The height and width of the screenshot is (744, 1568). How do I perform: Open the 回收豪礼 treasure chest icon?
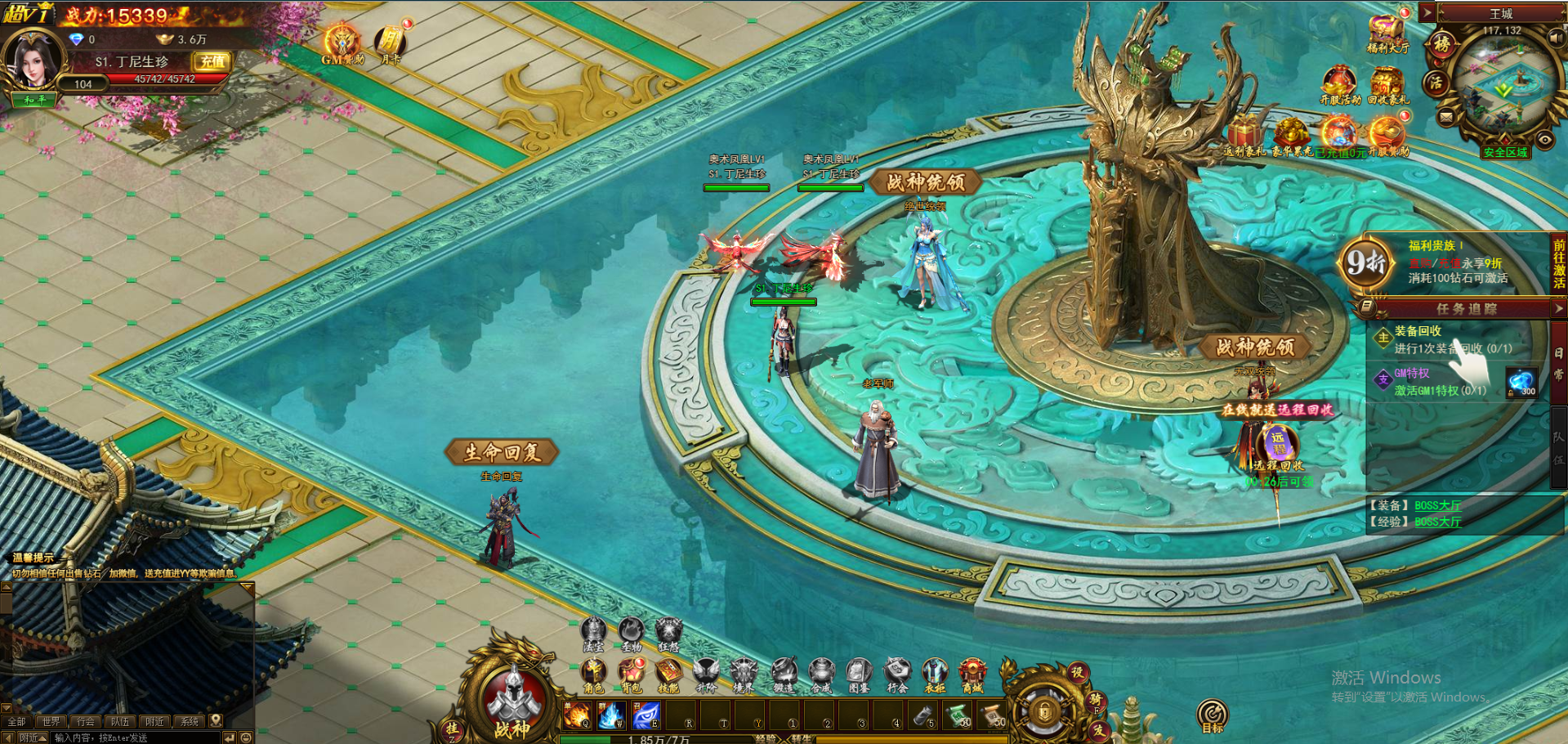[x=1387, y=84]
